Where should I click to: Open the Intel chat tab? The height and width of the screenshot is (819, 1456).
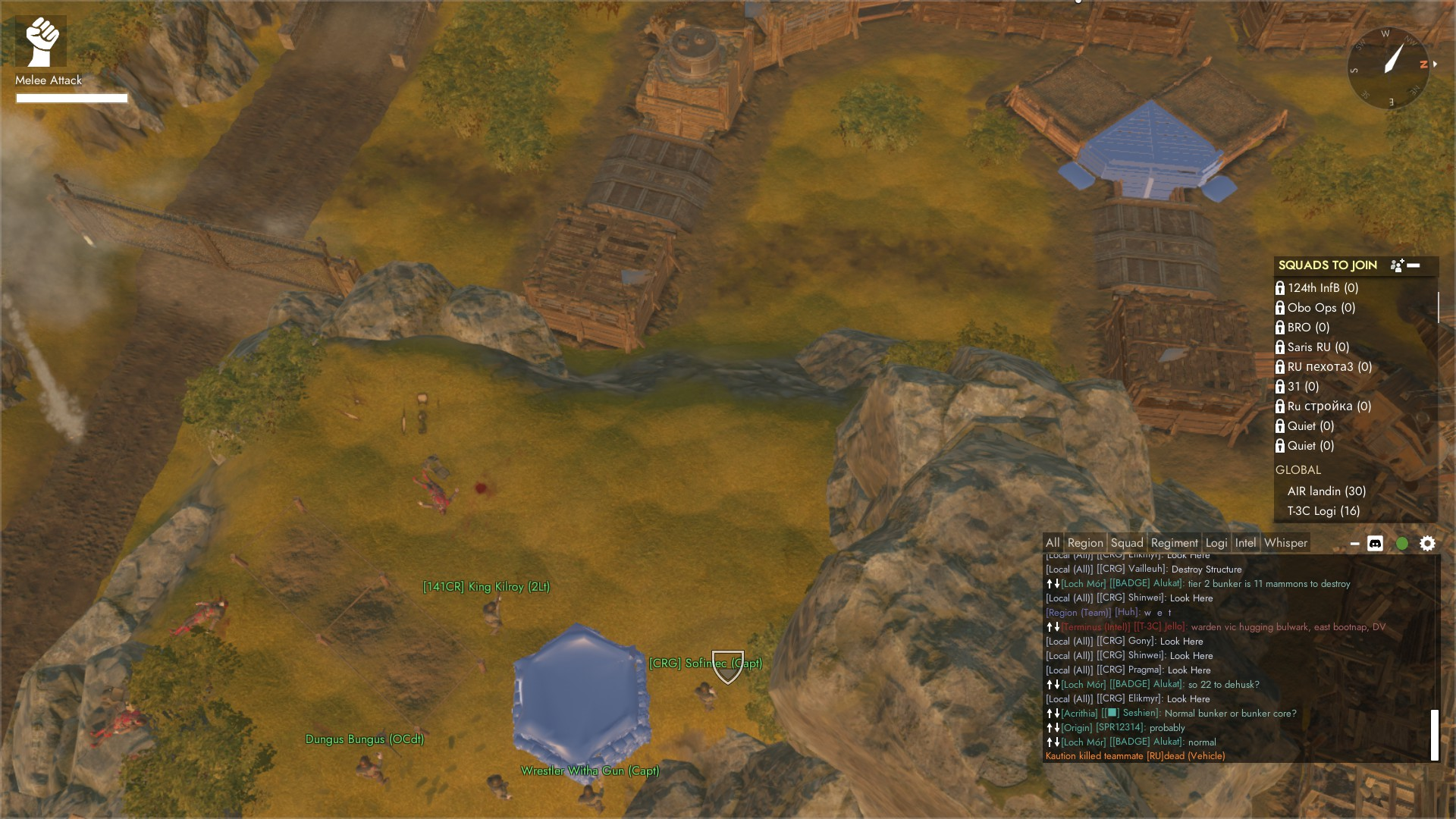coord(1245,543)
